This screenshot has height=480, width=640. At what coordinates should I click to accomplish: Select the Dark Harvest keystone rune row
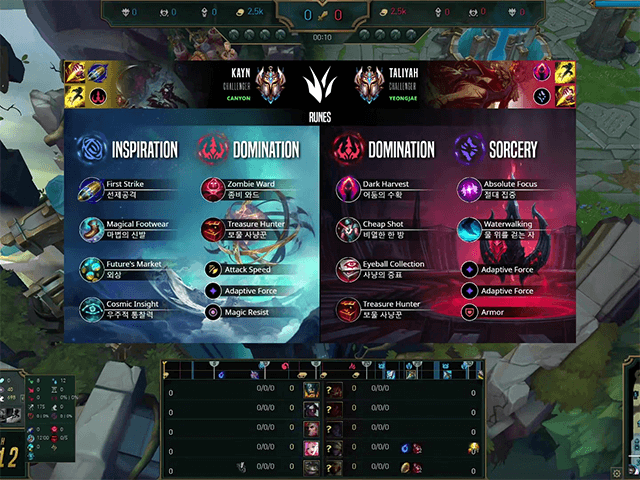[385, 189]
